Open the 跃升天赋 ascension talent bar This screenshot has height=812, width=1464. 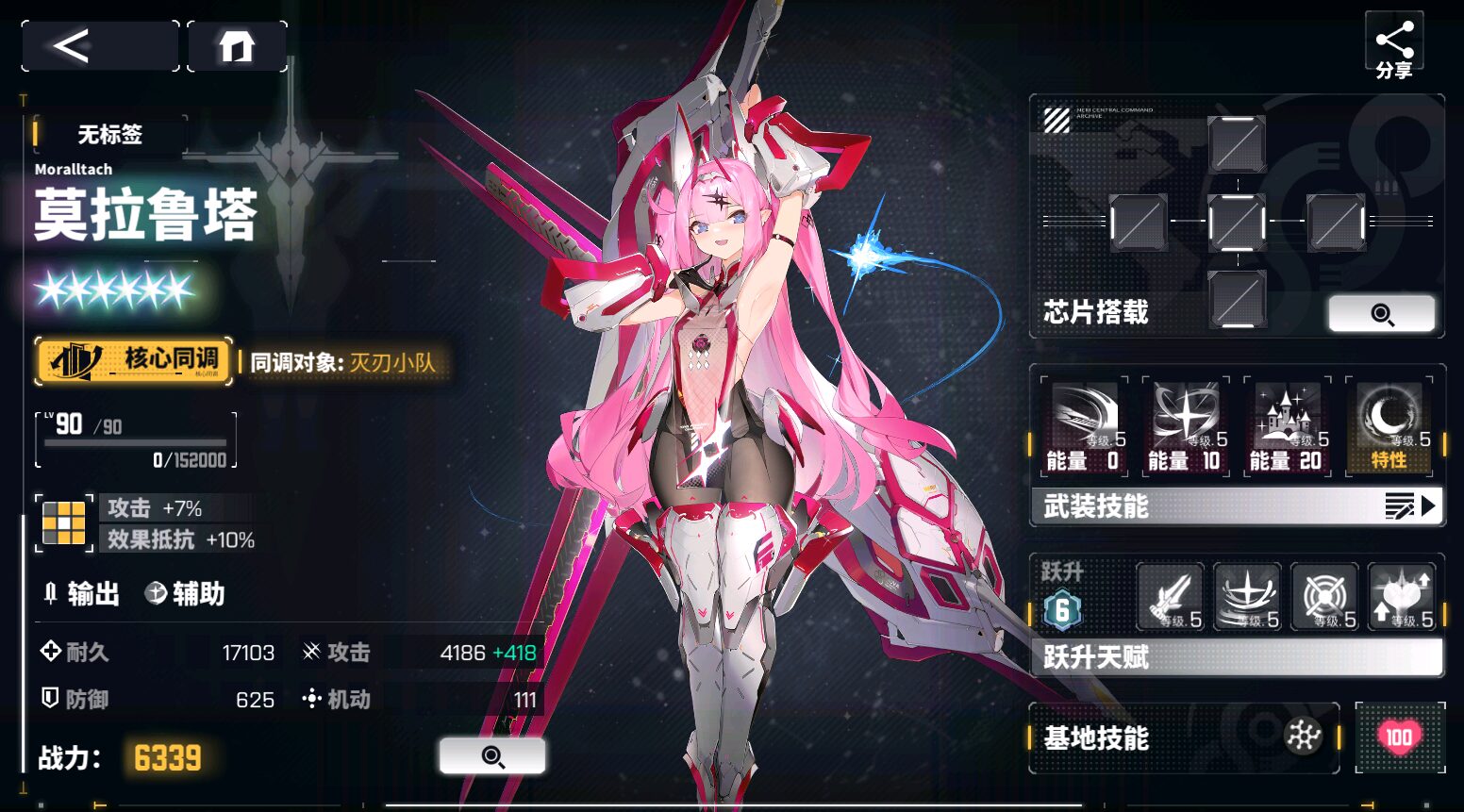click(x=1237, y=656)
